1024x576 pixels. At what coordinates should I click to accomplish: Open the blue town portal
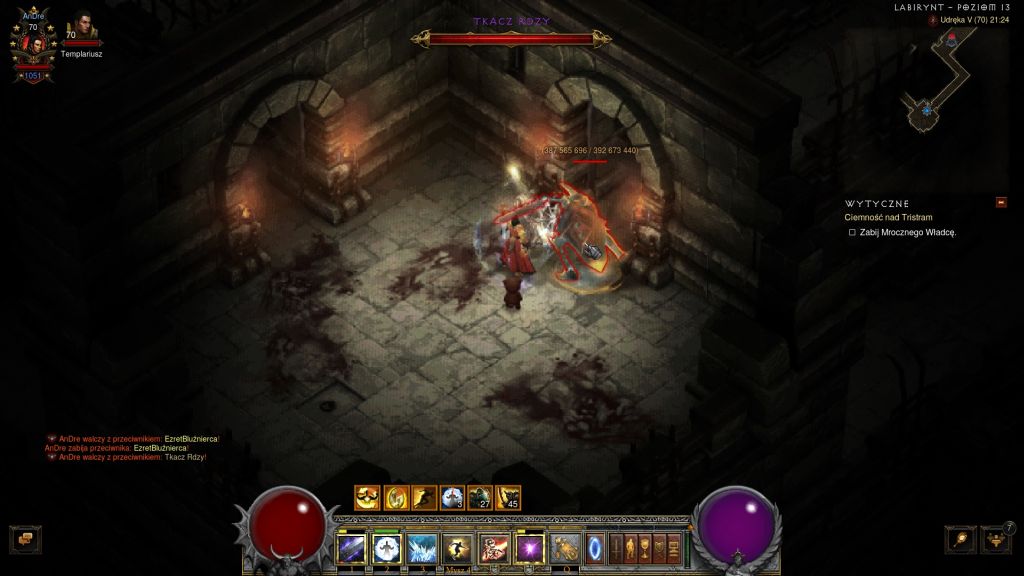pyautogui.click(x=595, y=548)
